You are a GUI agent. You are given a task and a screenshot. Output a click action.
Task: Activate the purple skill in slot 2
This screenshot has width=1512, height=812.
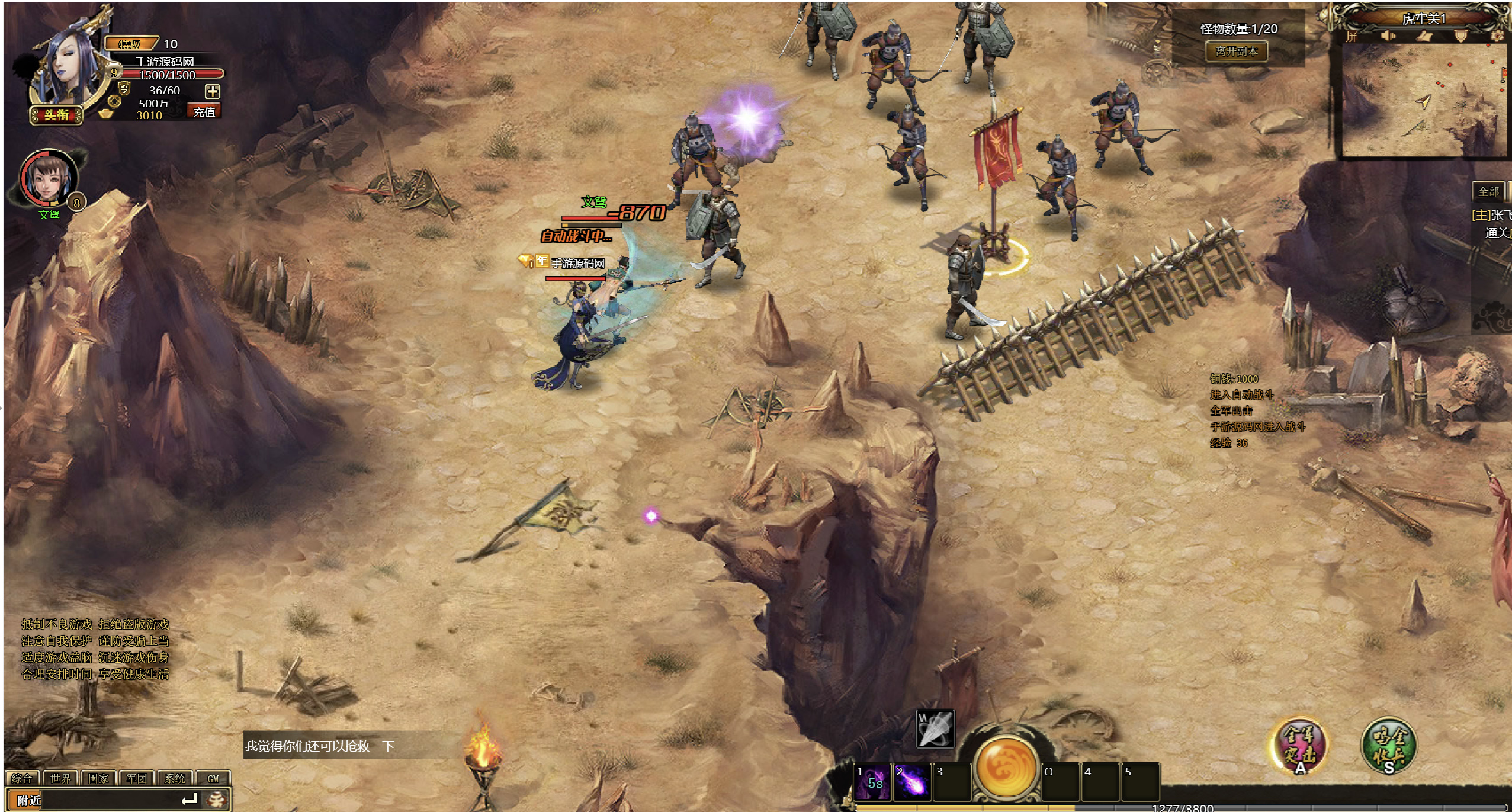point(911,782)
